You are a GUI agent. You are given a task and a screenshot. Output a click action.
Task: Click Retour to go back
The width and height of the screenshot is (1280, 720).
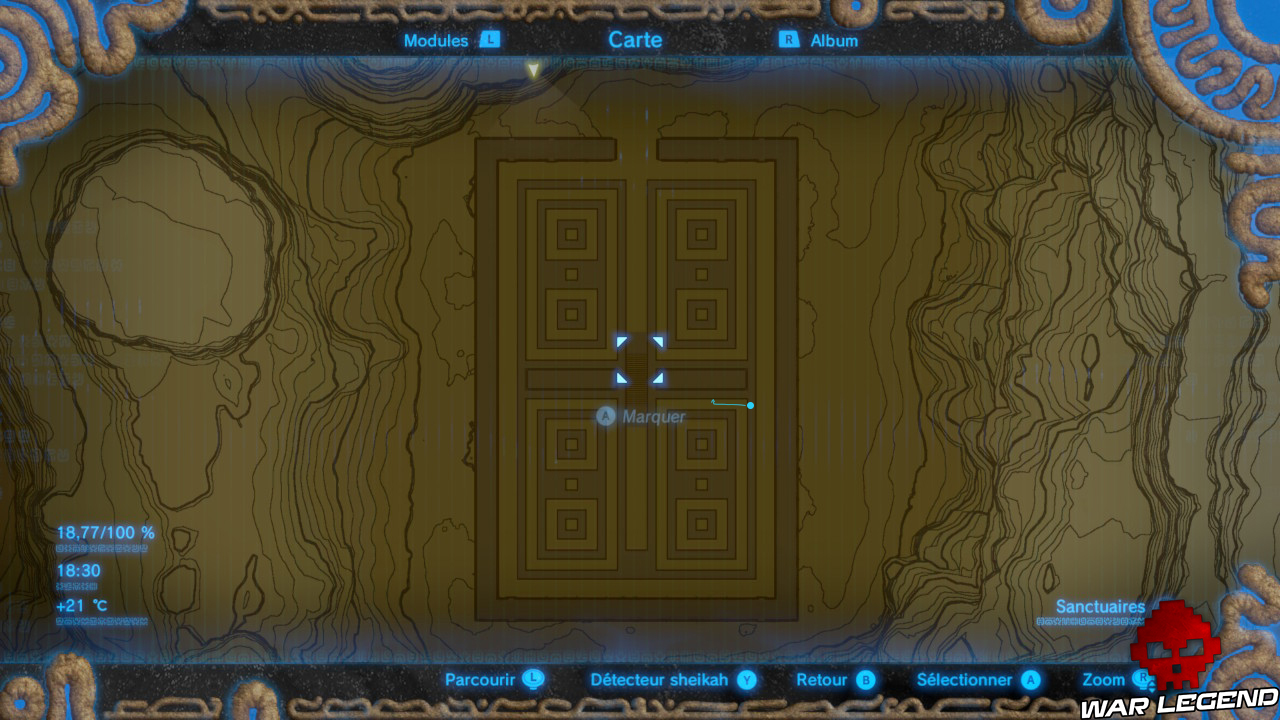822,679
